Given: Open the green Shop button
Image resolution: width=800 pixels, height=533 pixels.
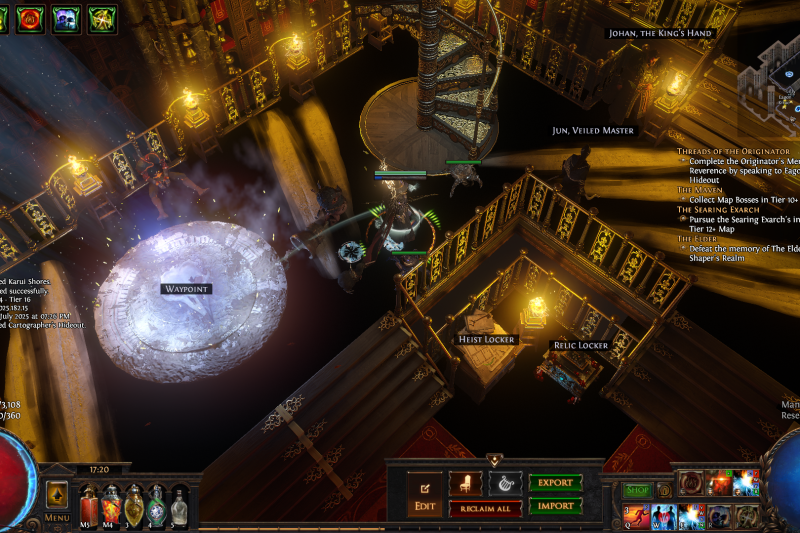Looking at the screenshot, I should (637, 490).
